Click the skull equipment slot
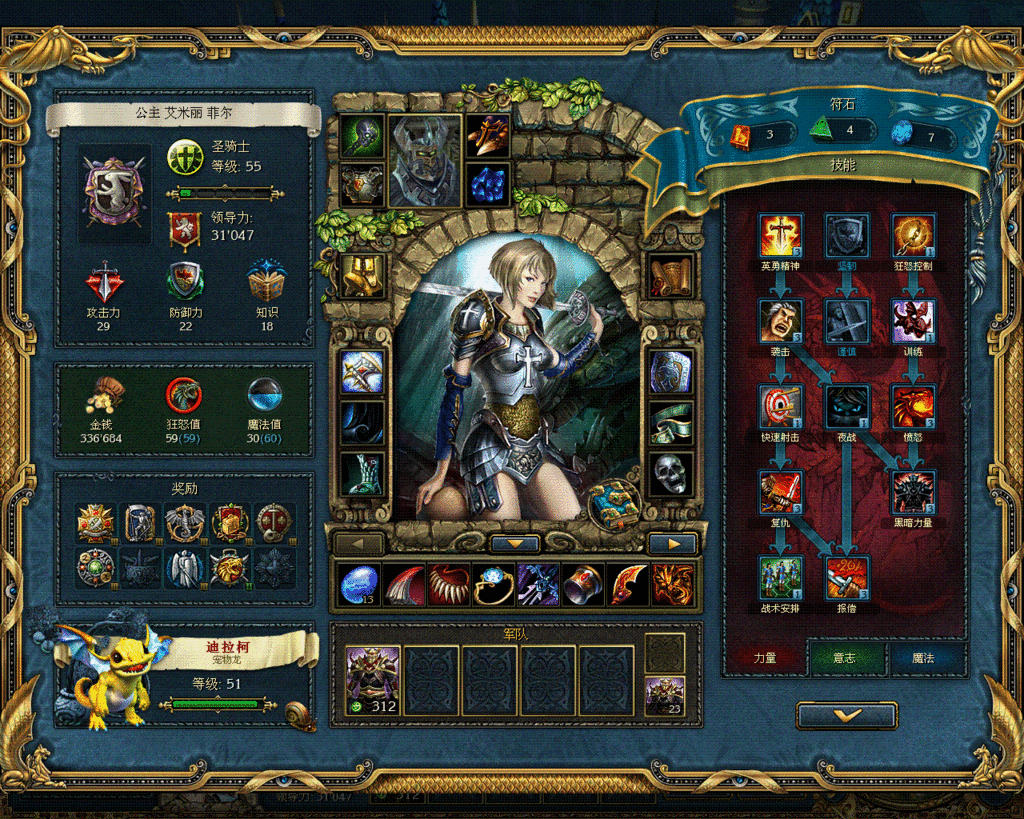 [x=670, y=474]
